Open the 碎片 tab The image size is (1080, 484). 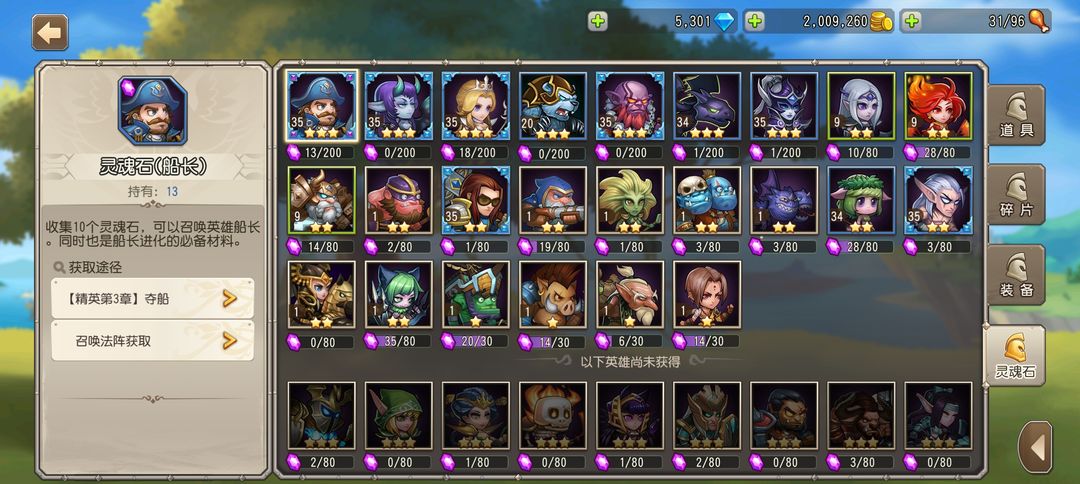tap(1015, 195)
